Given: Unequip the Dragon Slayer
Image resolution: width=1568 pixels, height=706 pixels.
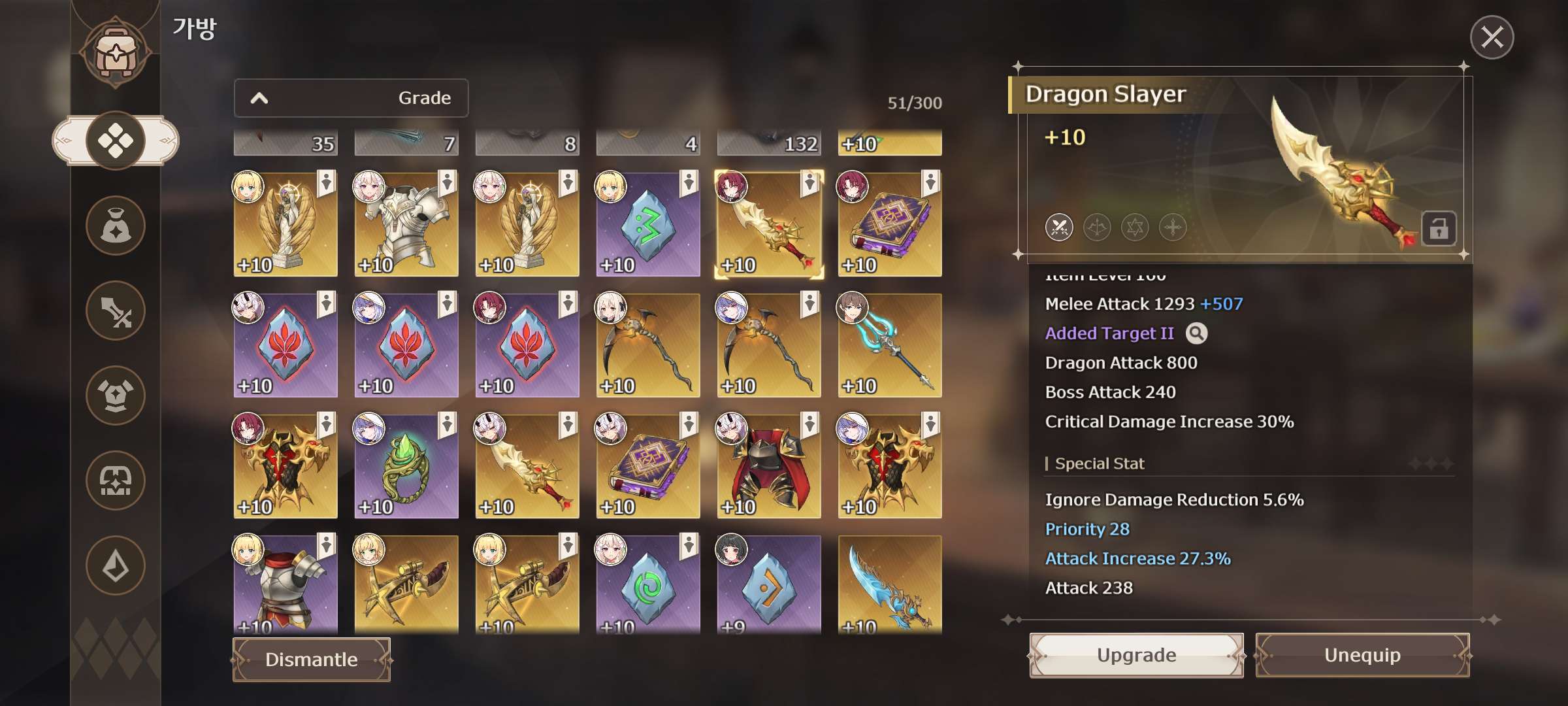Looking at the screenshot, I should click(x=1362, y=655).
